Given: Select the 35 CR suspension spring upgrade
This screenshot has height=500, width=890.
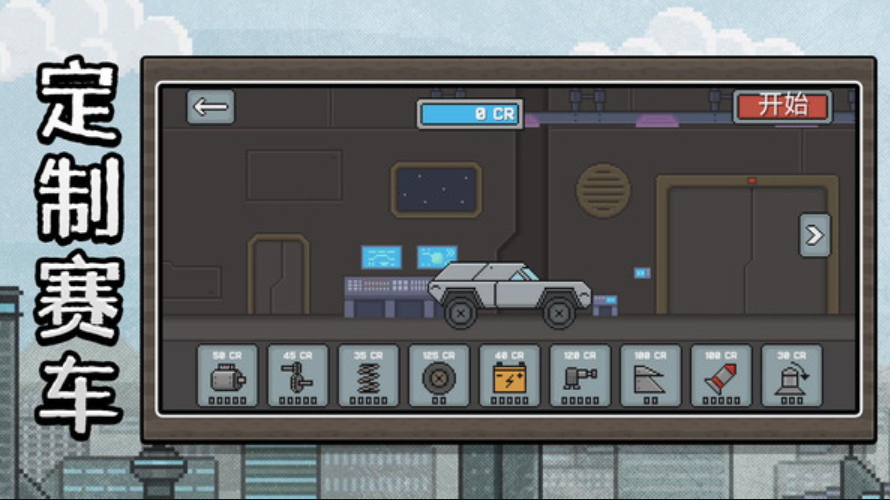Looking at the screenshot, I should [368, 376].
